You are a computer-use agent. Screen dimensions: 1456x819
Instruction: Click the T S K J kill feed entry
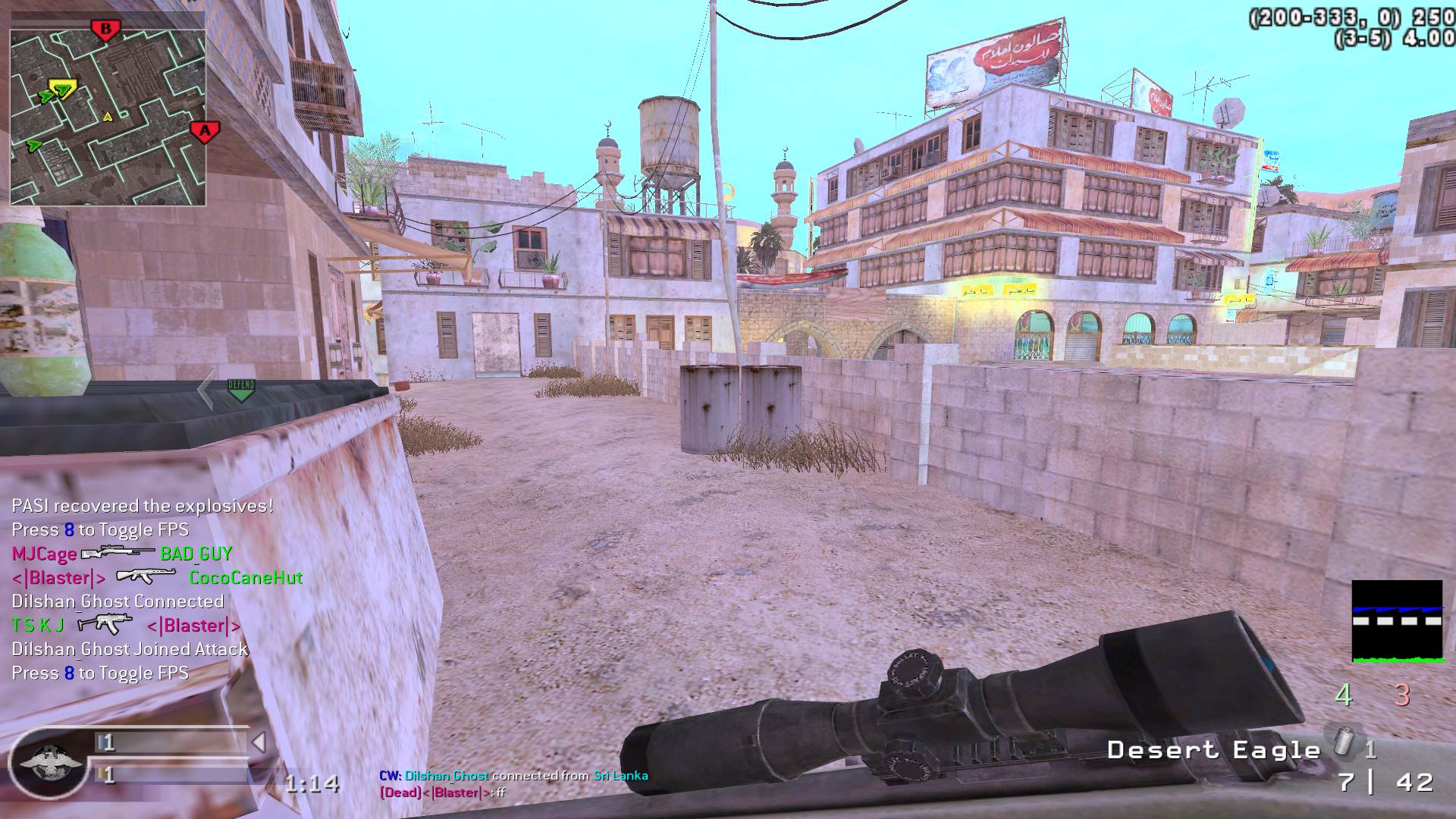126,626
